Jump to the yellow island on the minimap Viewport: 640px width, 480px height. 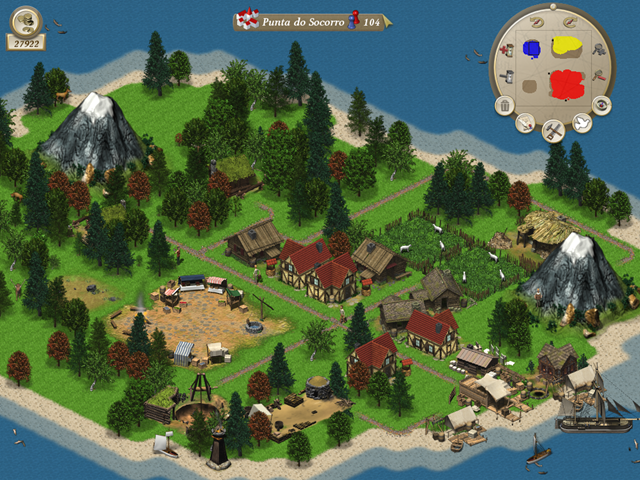tap(568, 45)
